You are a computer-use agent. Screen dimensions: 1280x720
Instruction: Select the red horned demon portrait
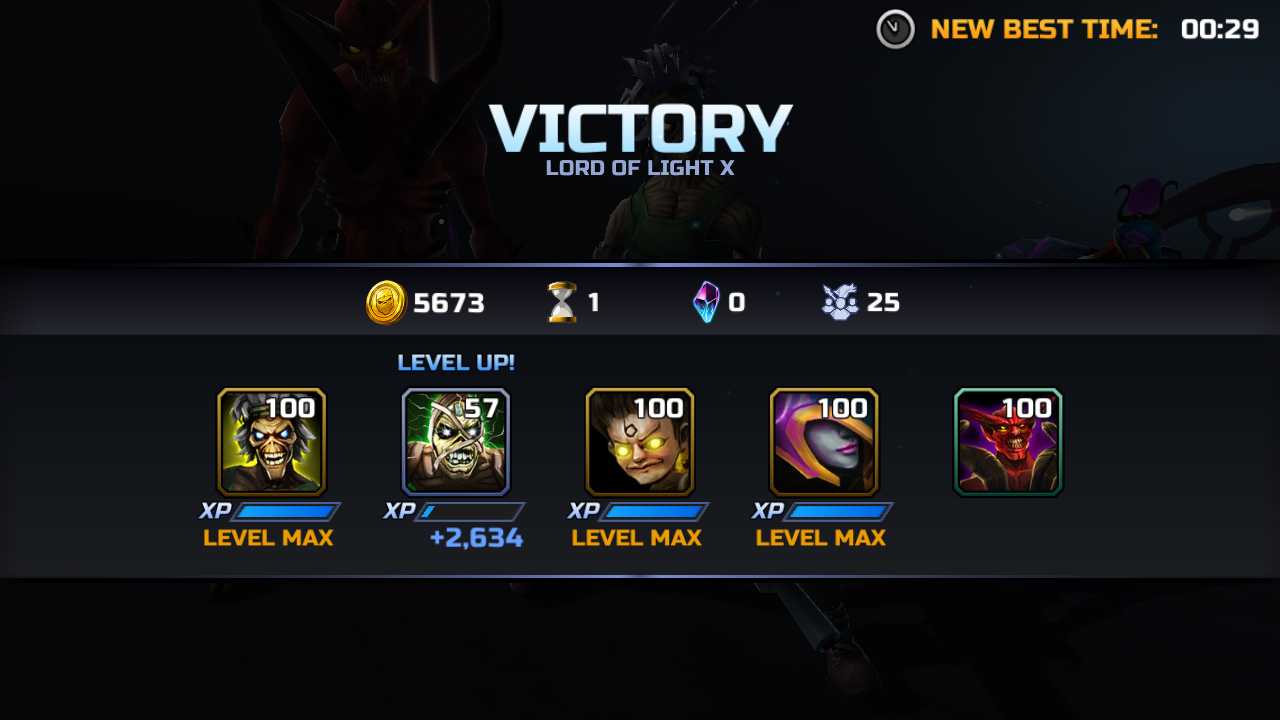(1007, 442)
